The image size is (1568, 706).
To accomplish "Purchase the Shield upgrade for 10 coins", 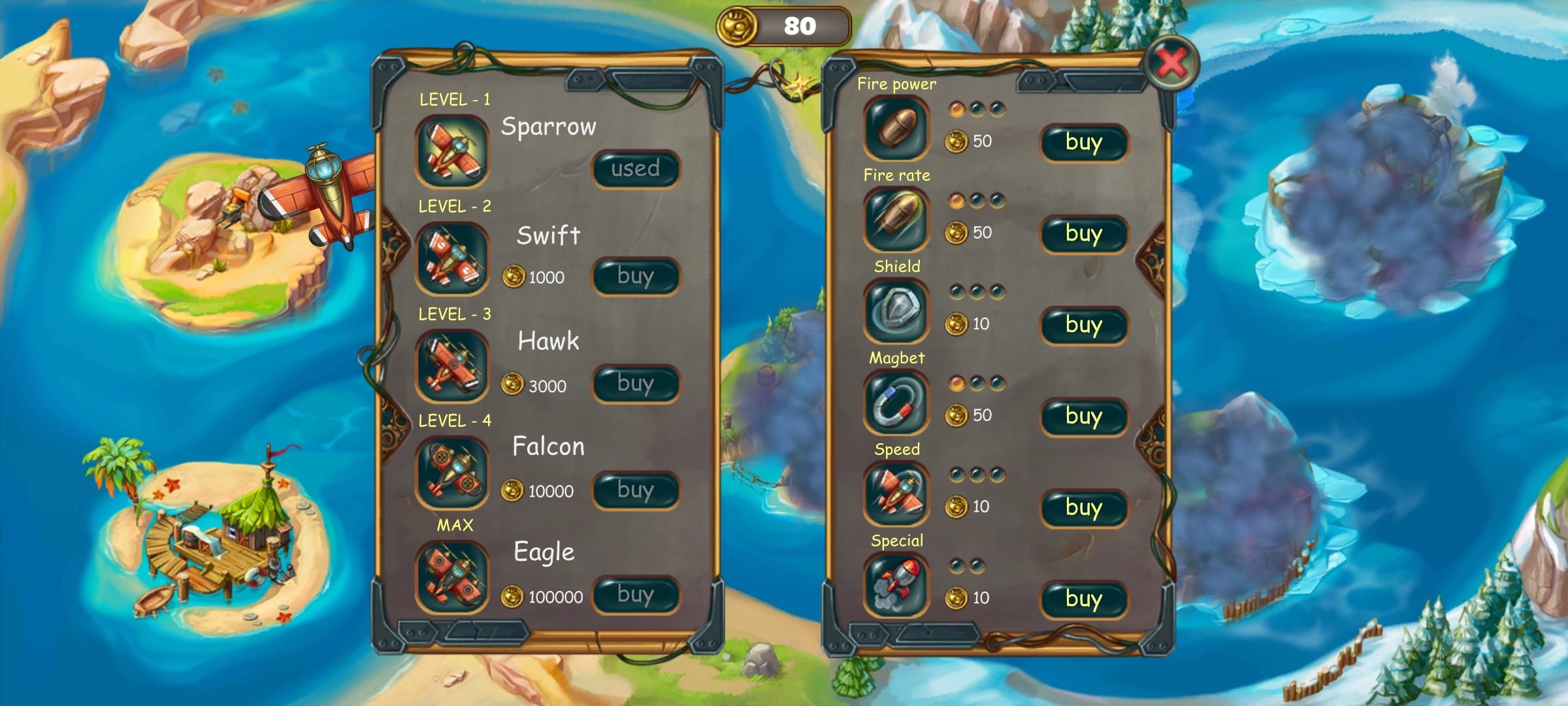I will (x=1084, y=326).
